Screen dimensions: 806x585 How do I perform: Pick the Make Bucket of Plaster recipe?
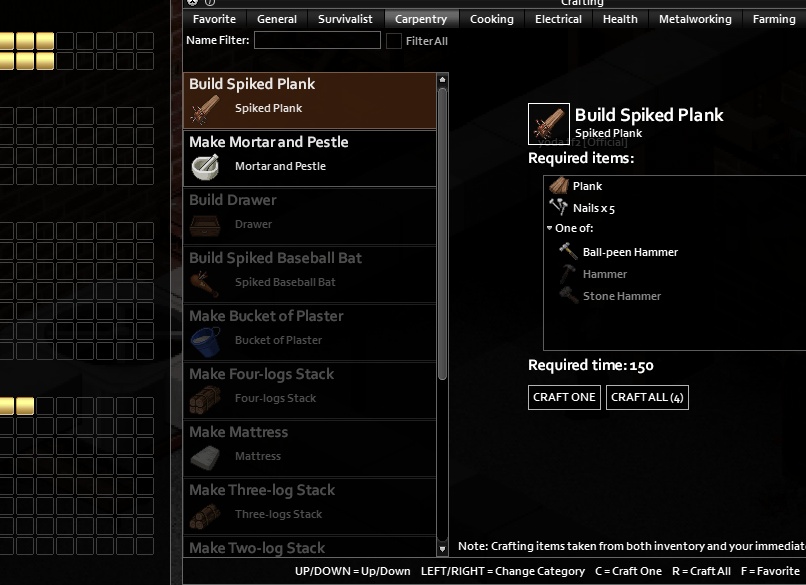pyautogui.click(x=310, y=332)
